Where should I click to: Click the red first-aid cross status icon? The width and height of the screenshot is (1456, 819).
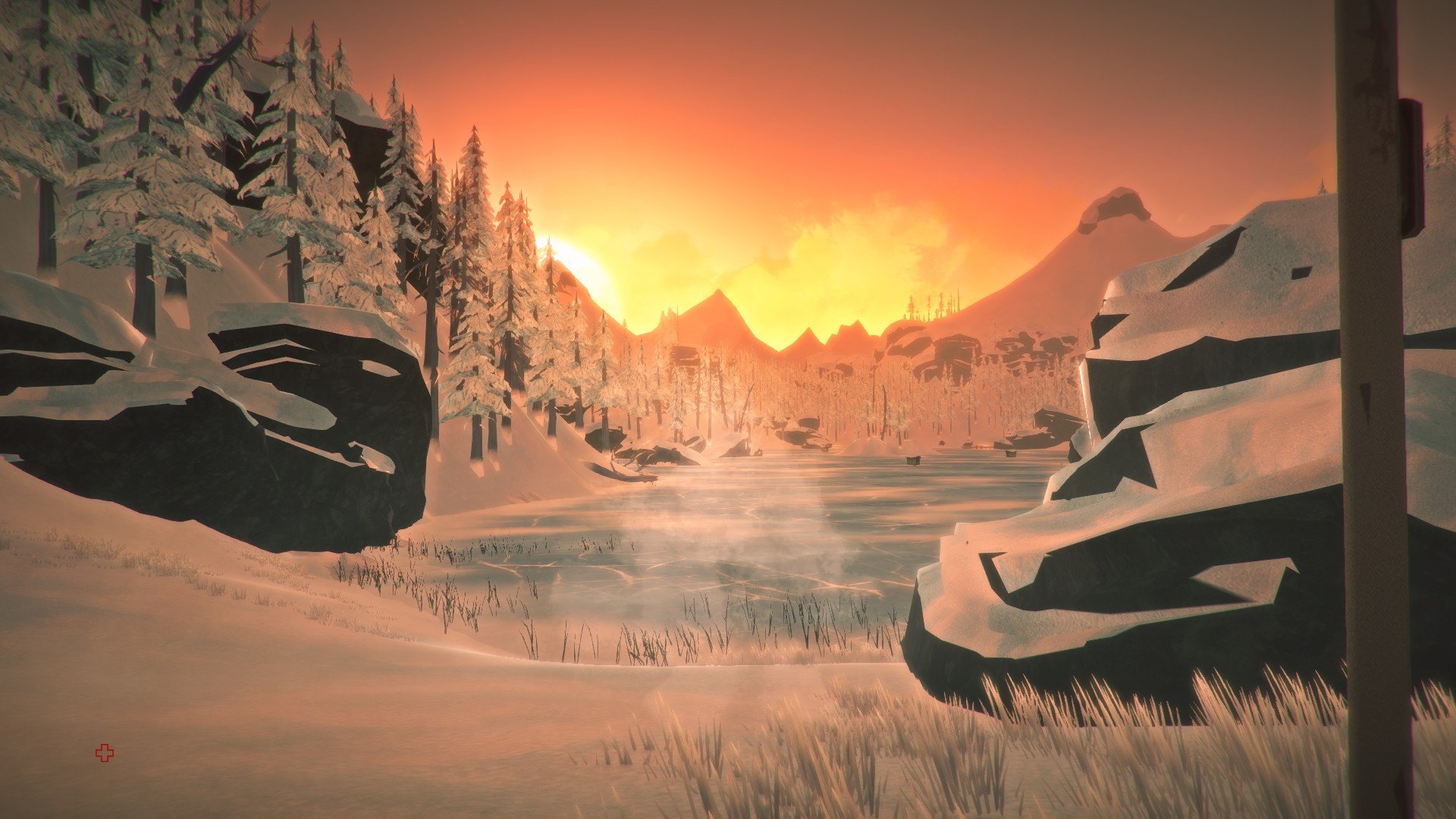click(104, 753)
